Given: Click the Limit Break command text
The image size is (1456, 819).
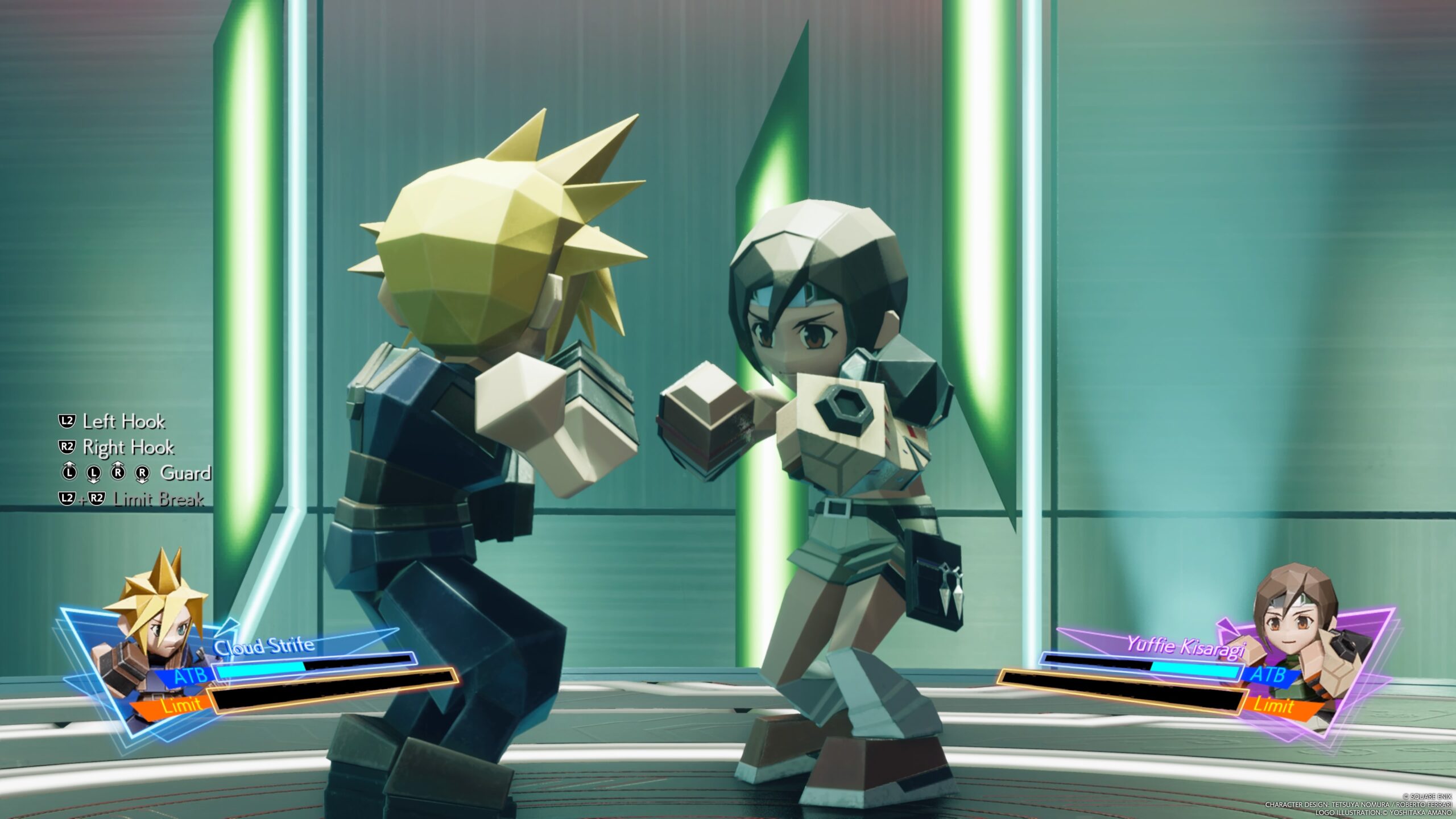Looking at the screenshot, I should point(159,500).
